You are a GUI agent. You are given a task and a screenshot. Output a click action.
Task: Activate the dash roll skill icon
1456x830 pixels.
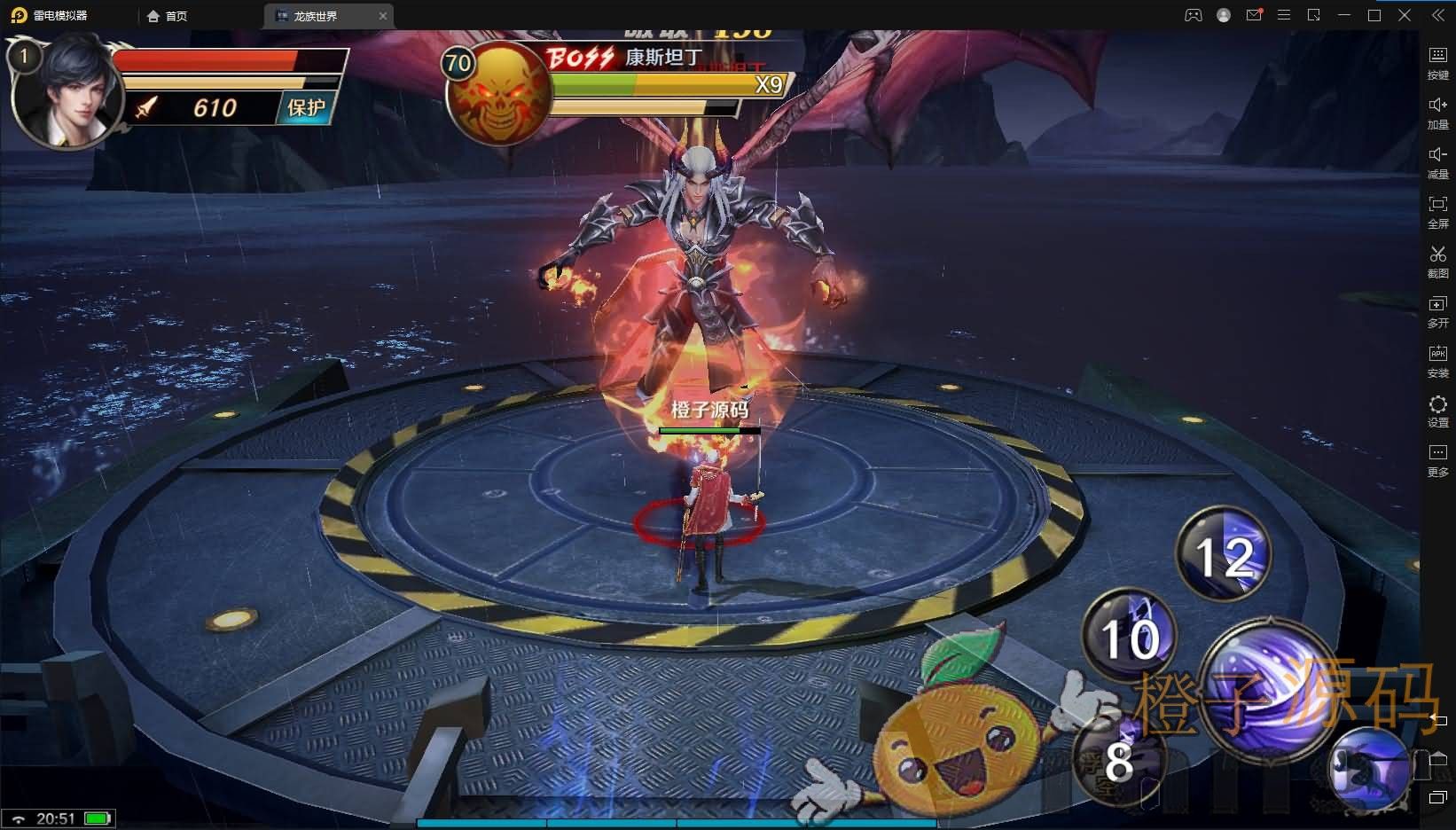pyautogui.click(x=1371, y=771)
